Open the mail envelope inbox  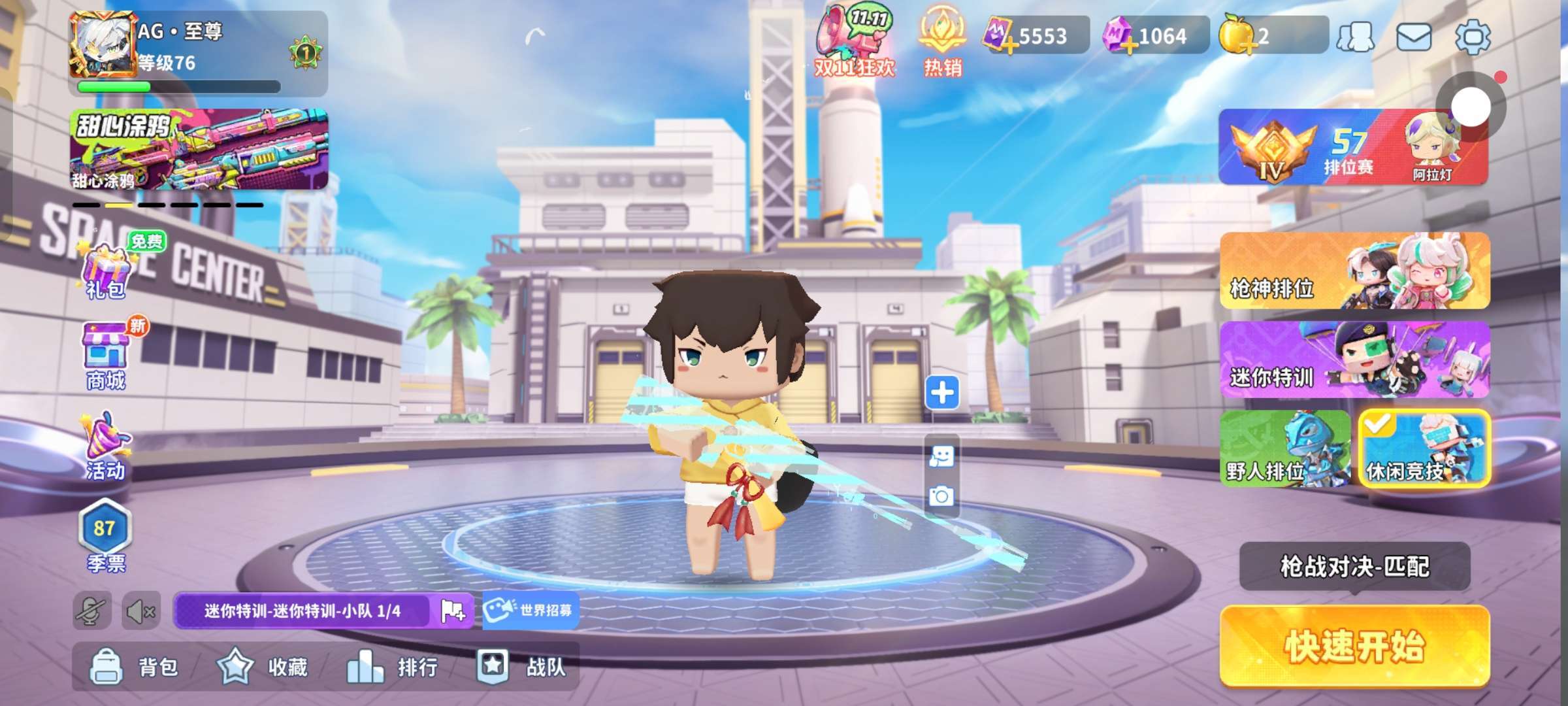pyautogui.click(x=1413, y=37)
